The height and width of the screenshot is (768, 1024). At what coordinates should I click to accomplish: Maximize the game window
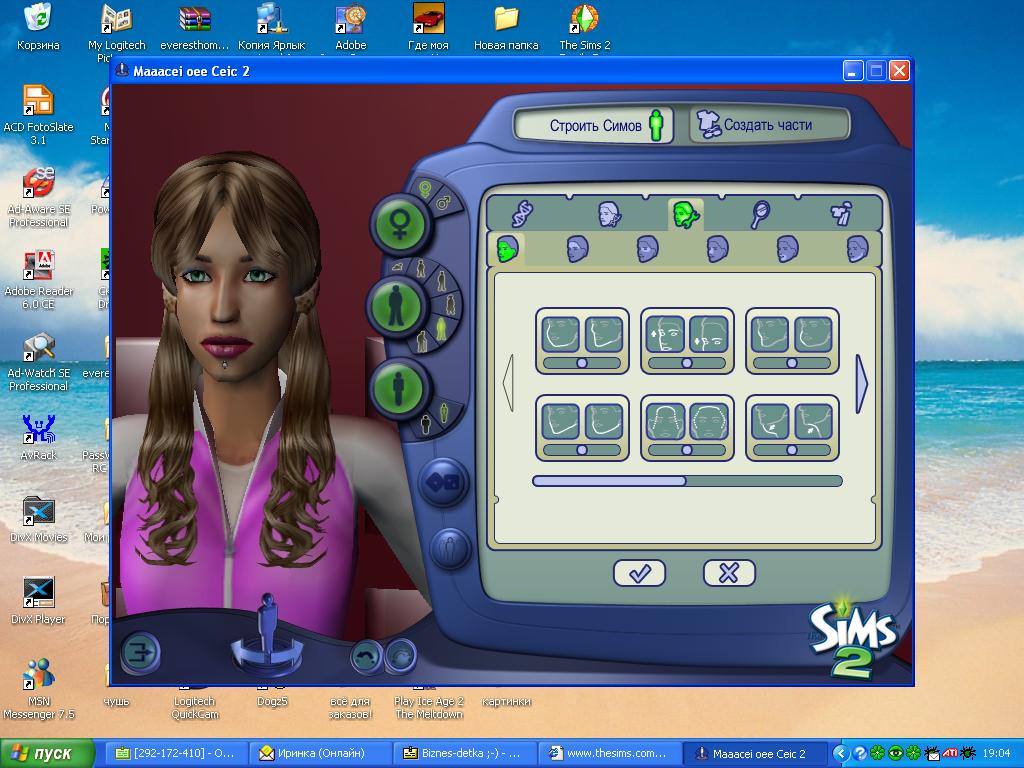point(876,71)
